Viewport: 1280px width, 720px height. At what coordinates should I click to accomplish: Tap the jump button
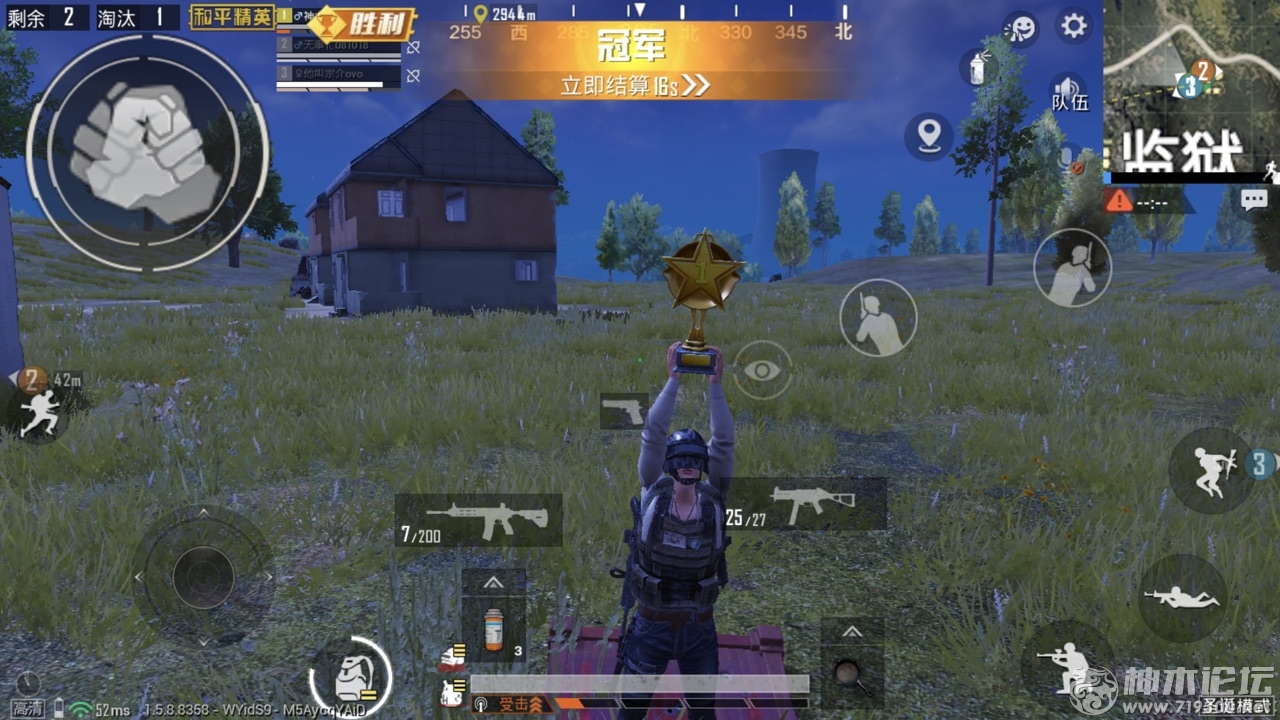tap(1212, 470)
